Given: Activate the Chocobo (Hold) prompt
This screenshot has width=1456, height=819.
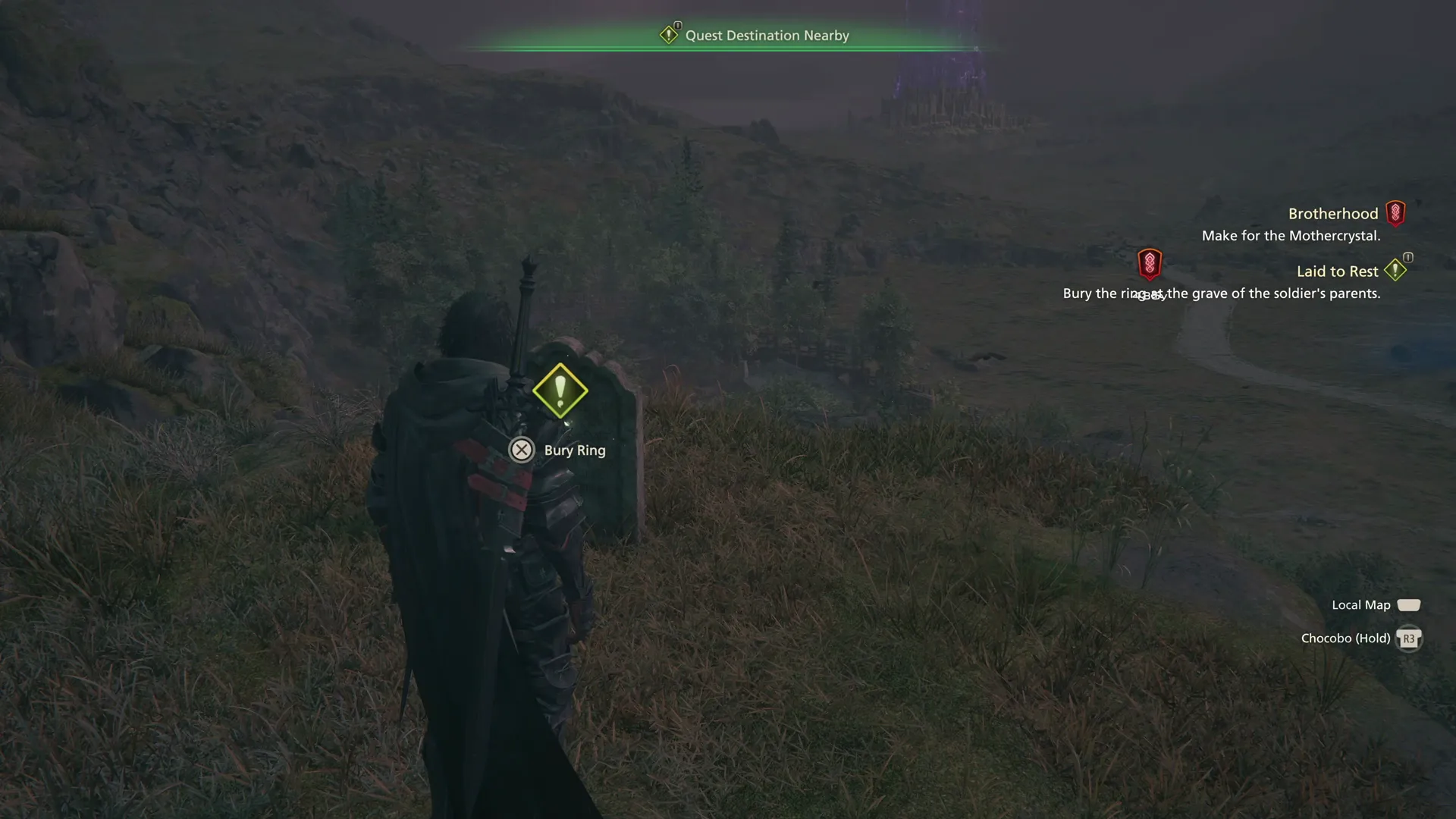Looking at the screenshot, I should tap(1345, 638).
